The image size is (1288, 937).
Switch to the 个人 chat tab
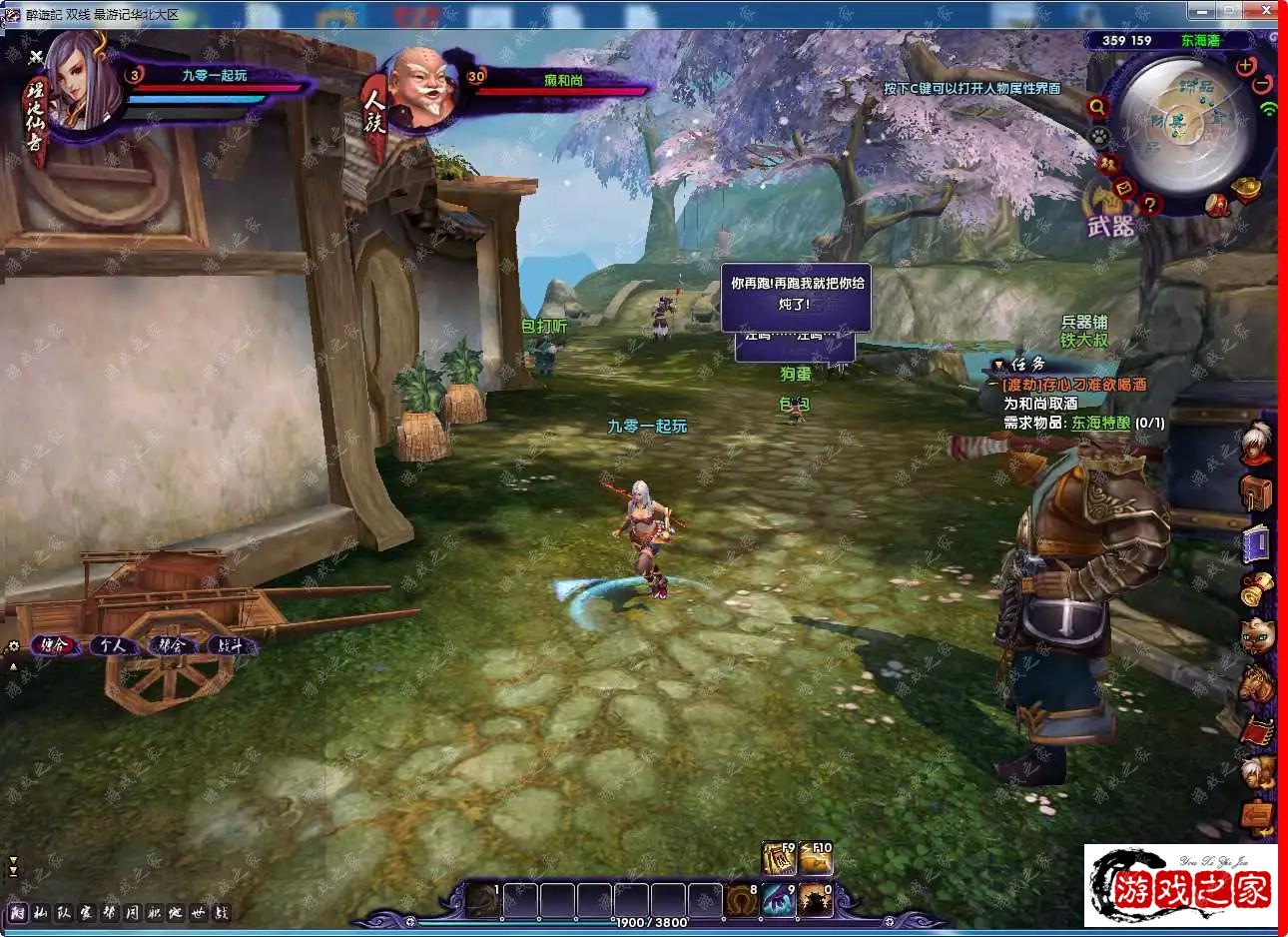[x=112, y=645]
